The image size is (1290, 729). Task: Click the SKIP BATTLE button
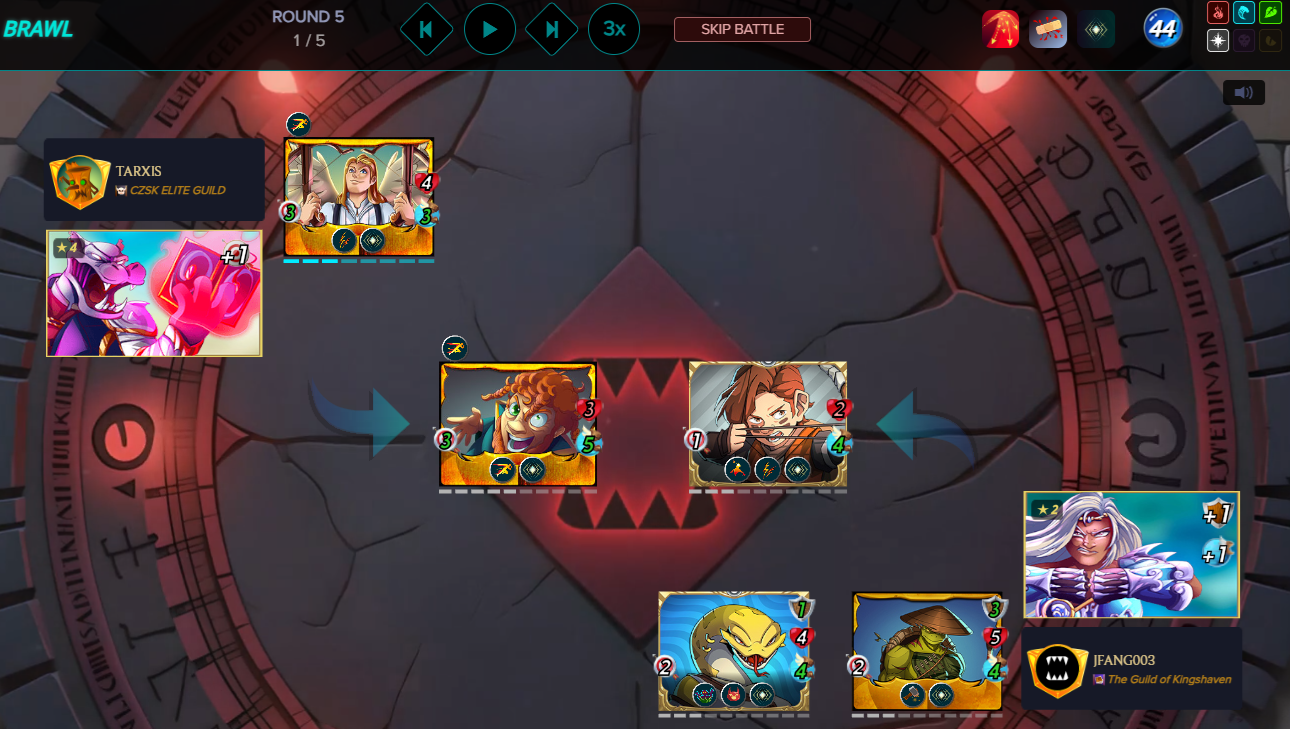click(742, 29)
